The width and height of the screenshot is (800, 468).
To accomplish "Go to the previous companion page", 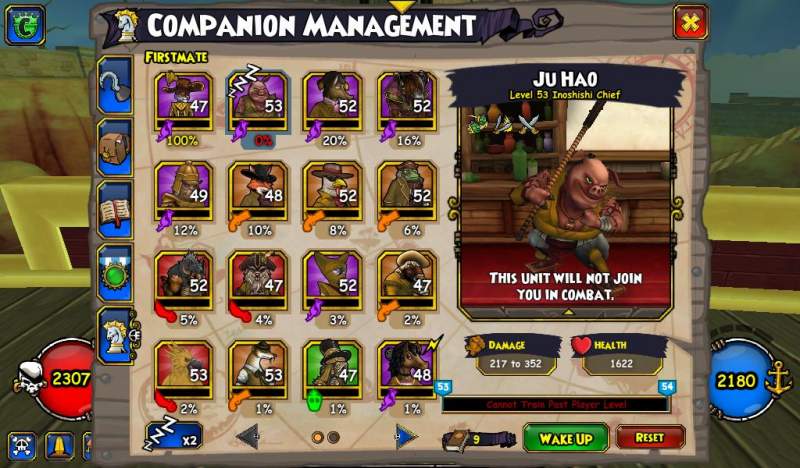I will pyautogui.click(x=248, y=436).
